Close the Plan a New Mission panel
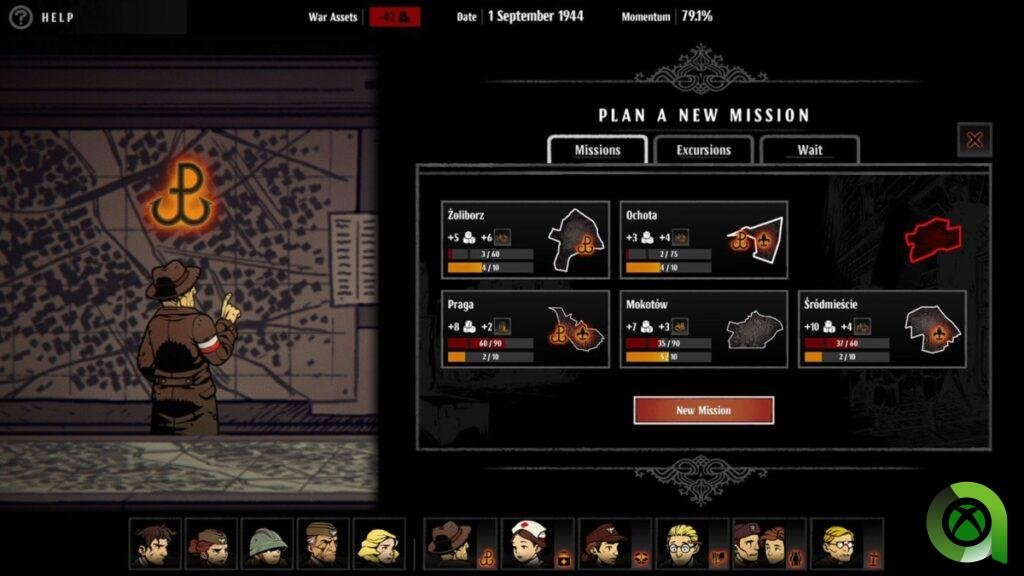Screen dimensions: 1024x576 coord(974,140)
